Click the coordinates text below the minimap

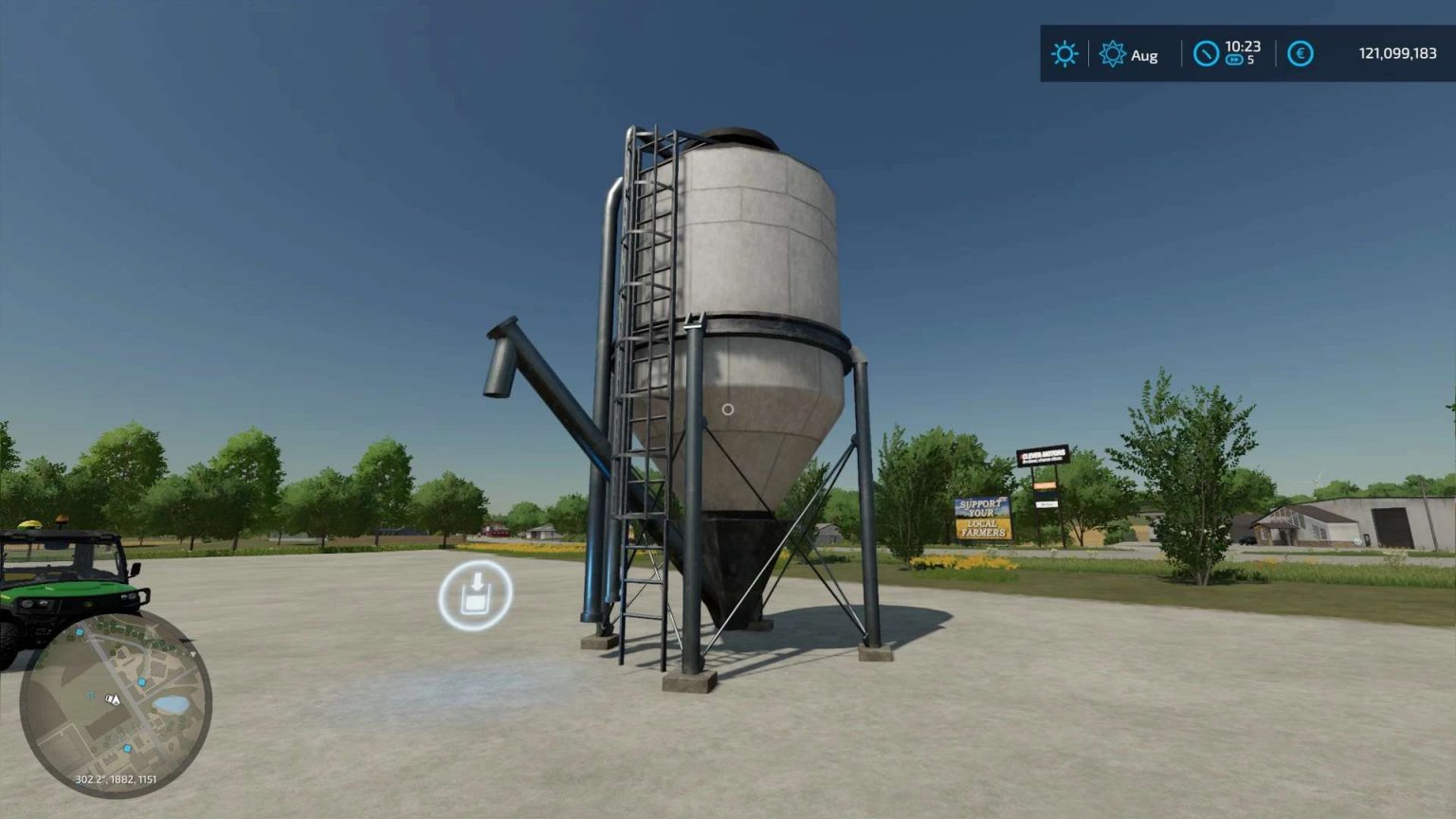point(116,779)
